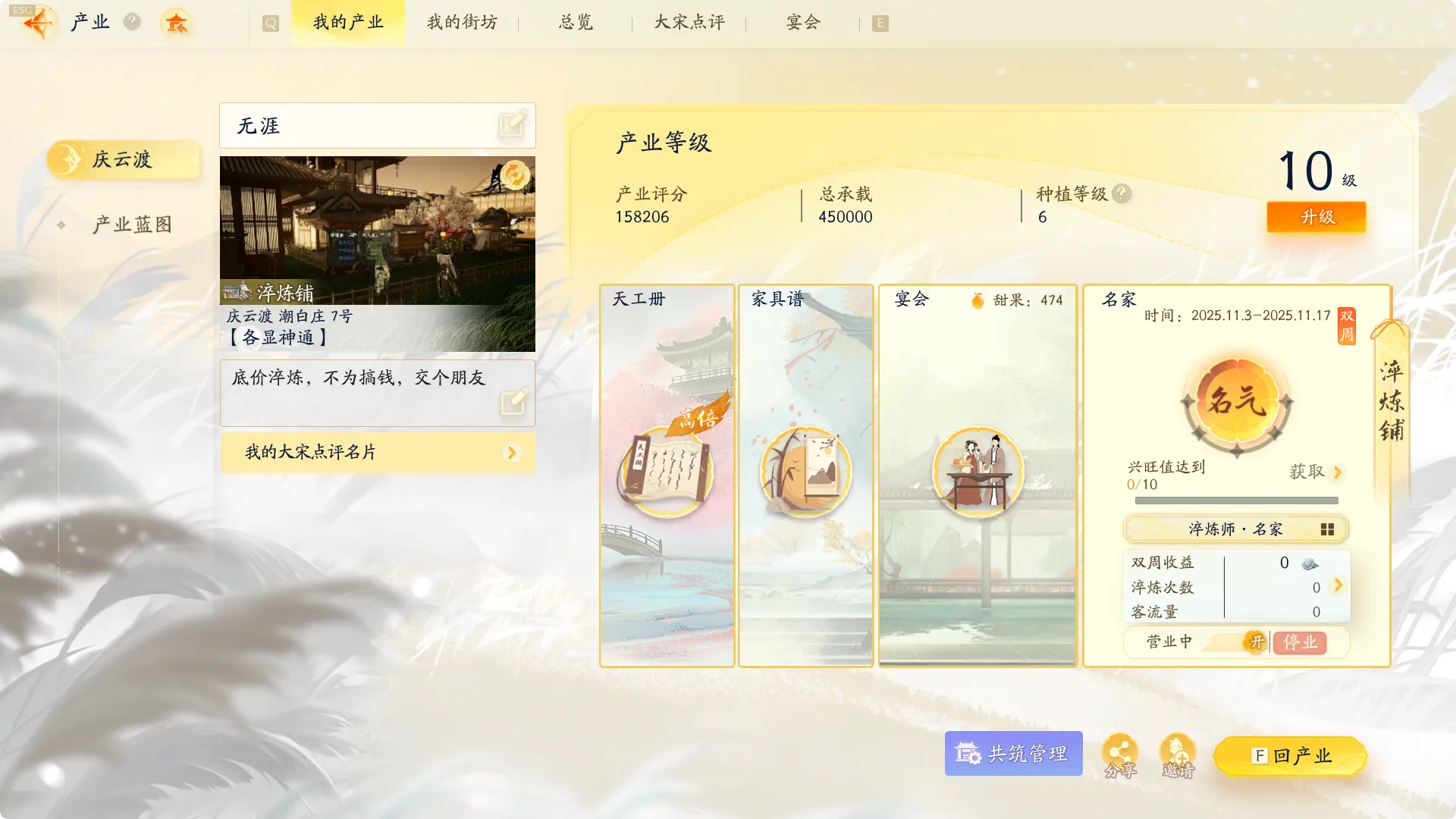
Task: Open the grid icon next to 淬炼师·名家
Action: (1328, 529)
